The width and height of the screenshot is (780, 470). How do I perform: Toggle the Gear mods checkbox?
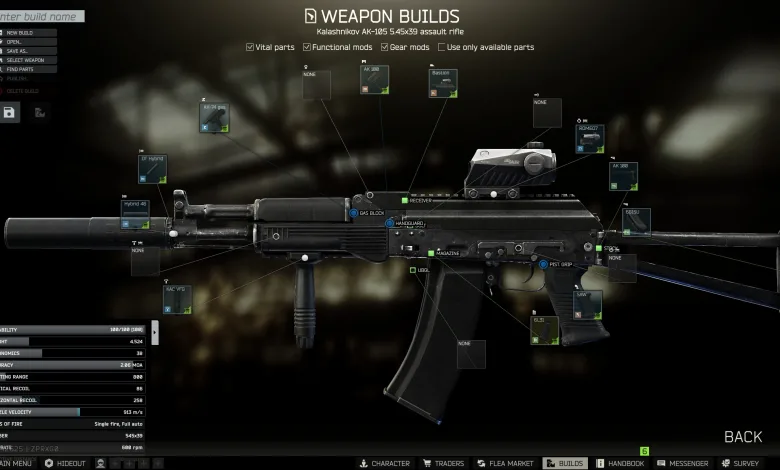[x=385, y=47]
